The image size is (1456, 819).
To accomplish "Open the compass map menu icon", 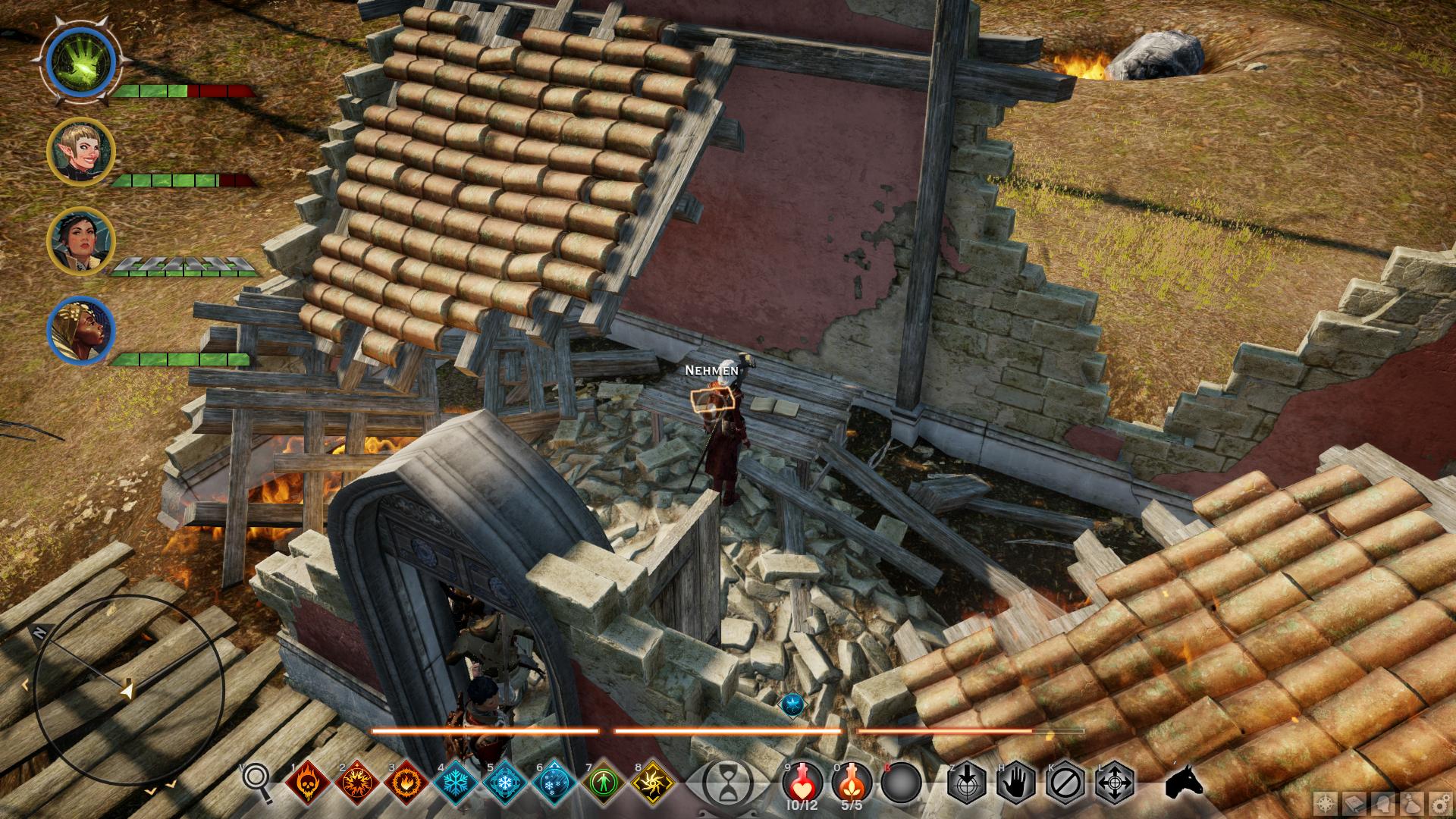I will coord(1326,802).
